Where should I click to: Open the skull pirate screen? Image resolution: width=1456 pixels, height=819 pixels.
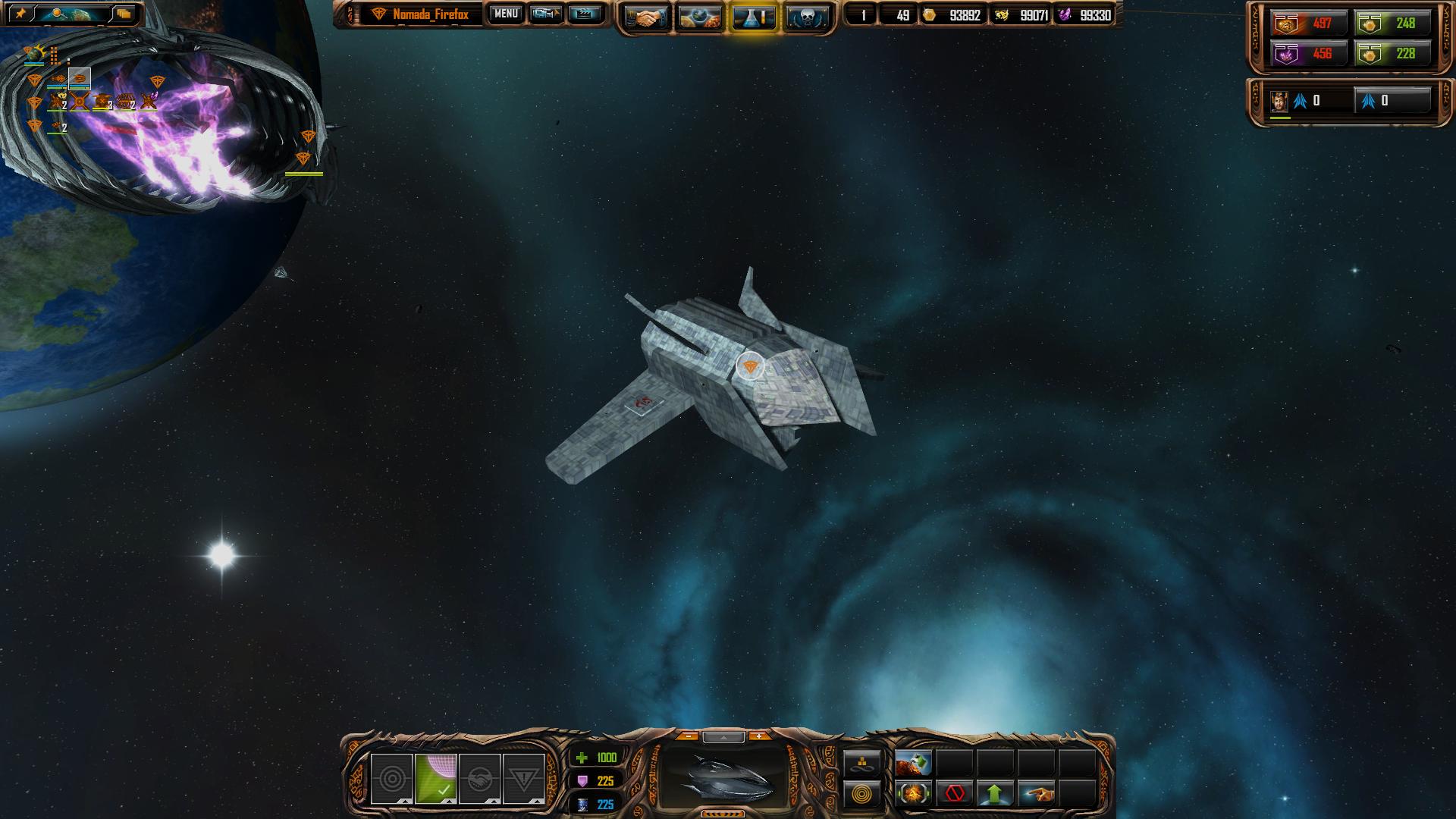coord(806,17)
